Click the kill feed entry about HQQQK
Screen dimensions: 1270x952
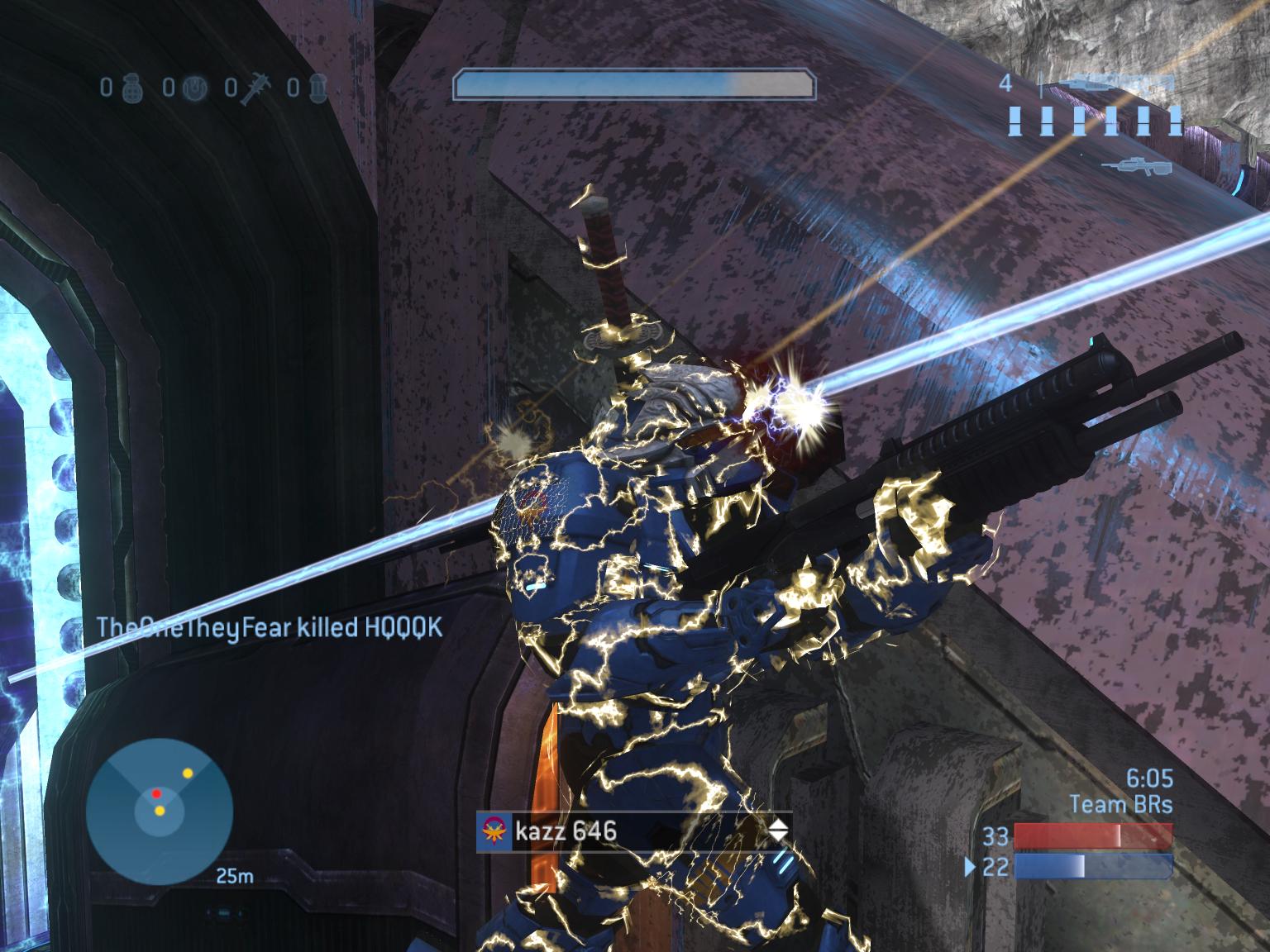(269, 628)
